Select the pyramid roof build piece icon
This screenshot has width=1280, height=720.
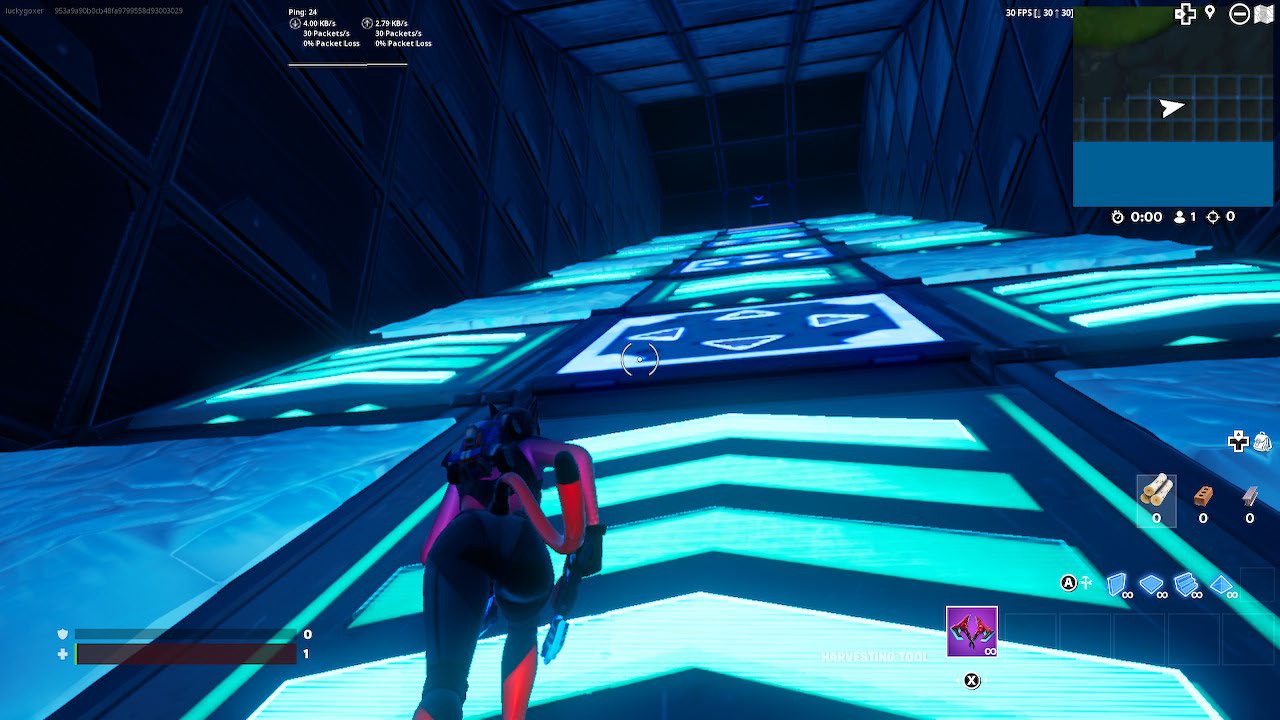pyautogui.click(x=1222, y=584)
